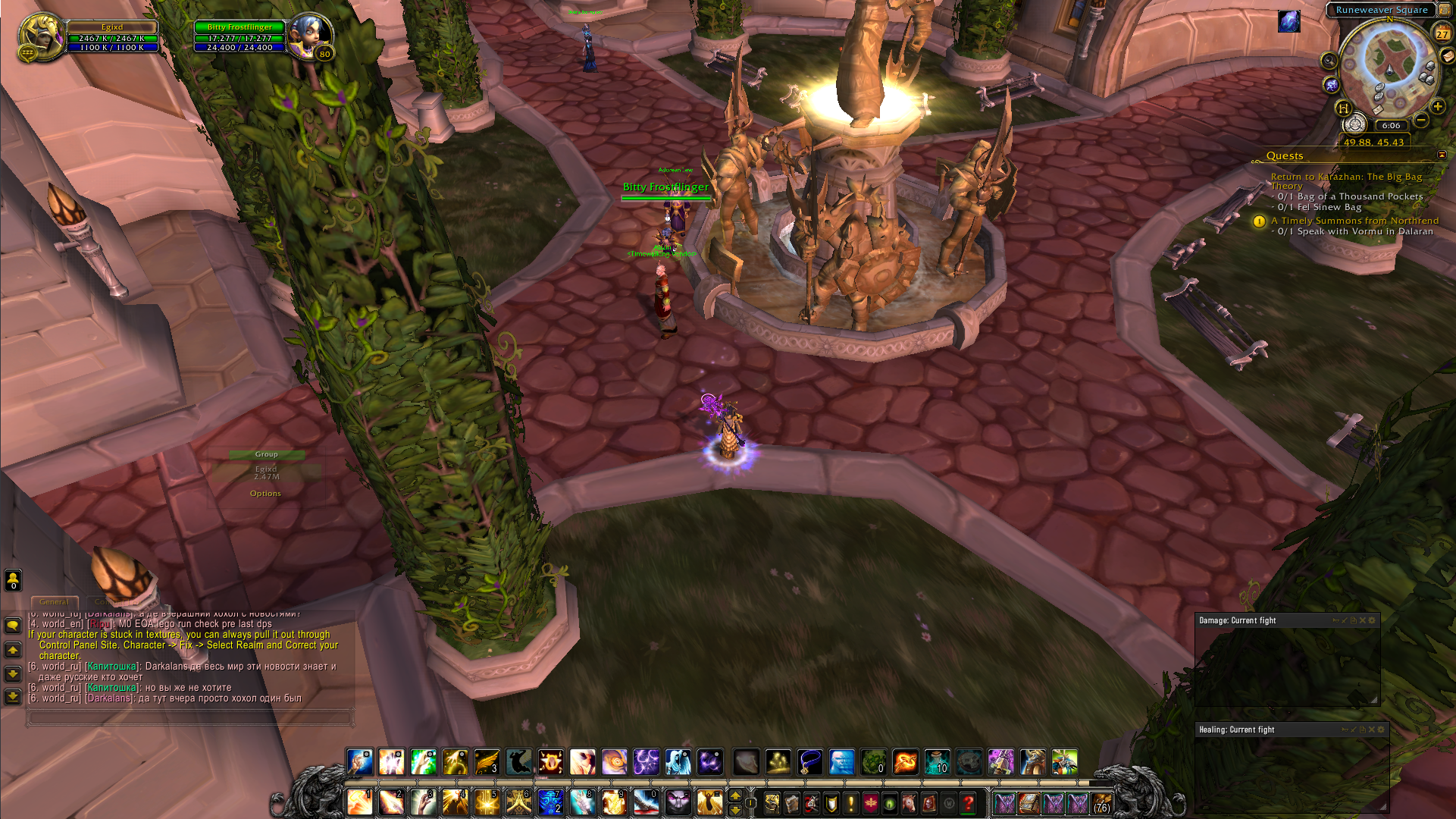Click the minimap tracking magnifier icon
The image size is (1456, 819).
coord(1329,61)
